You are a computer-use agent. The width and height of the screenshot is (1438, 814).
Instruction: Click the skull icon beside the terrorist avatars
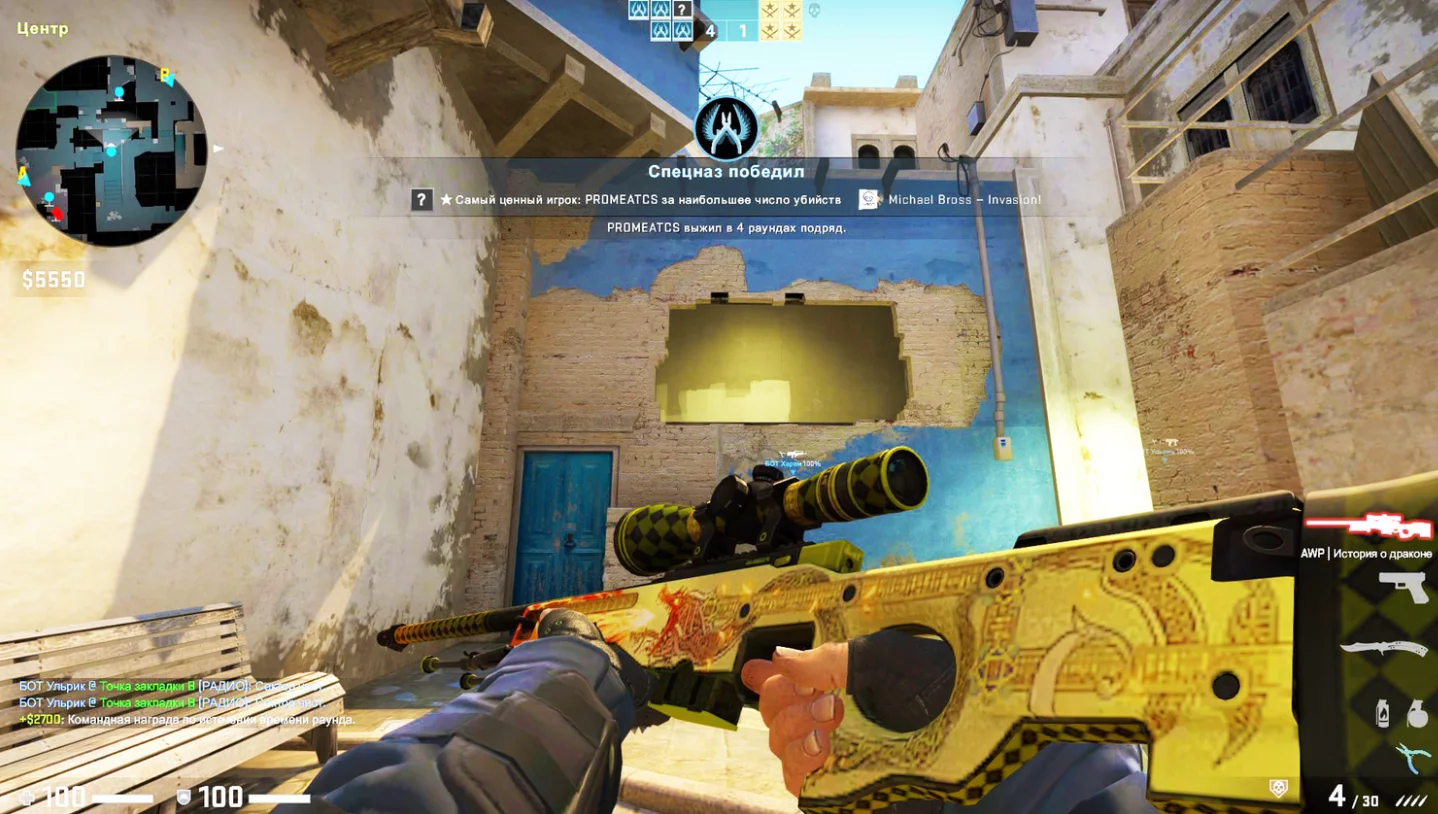click(x=814, y=10)
